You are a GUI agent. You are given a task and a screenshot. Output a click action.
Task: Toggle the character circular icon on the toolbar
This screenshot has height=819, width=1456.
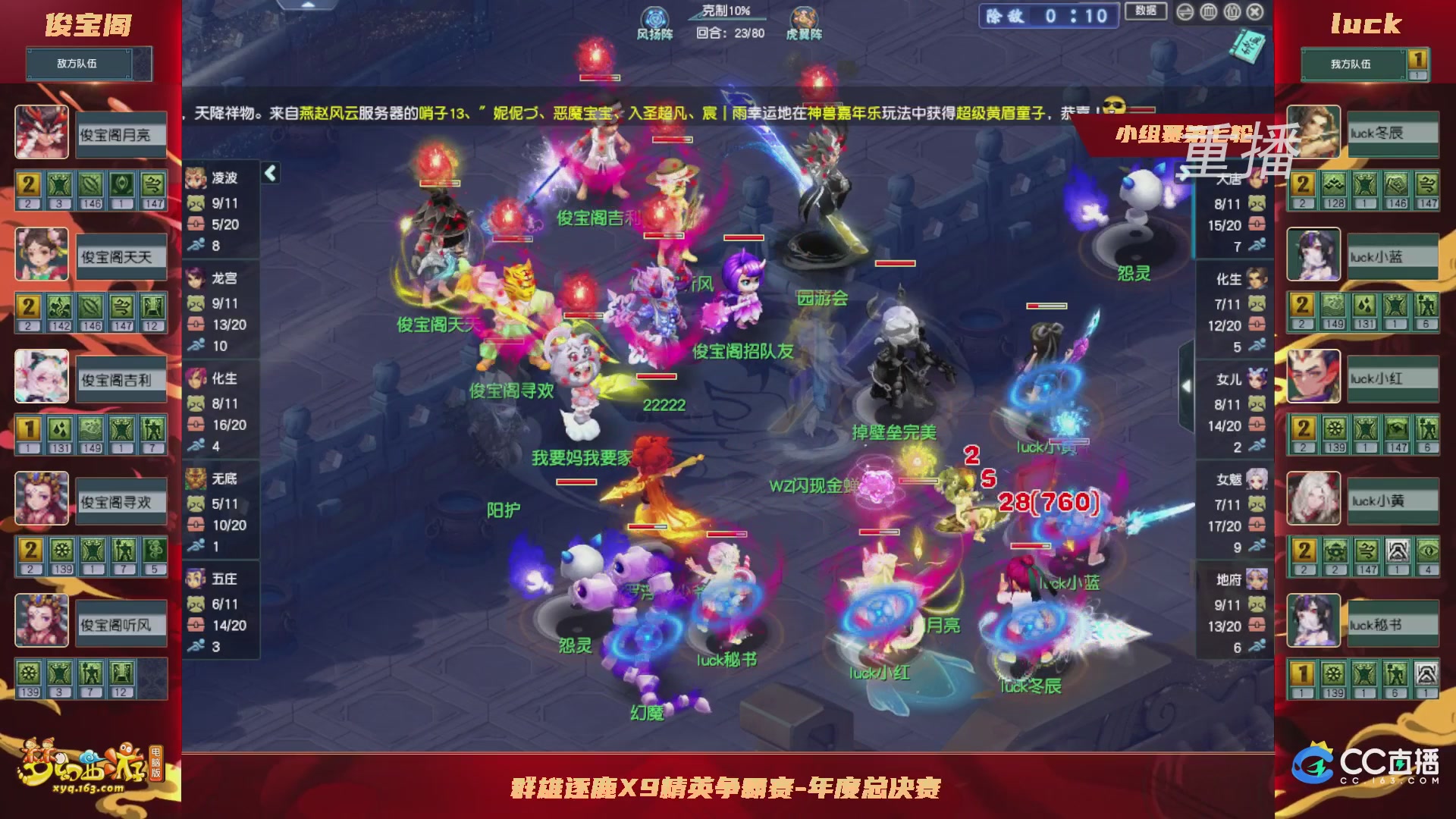point(1231,11)
